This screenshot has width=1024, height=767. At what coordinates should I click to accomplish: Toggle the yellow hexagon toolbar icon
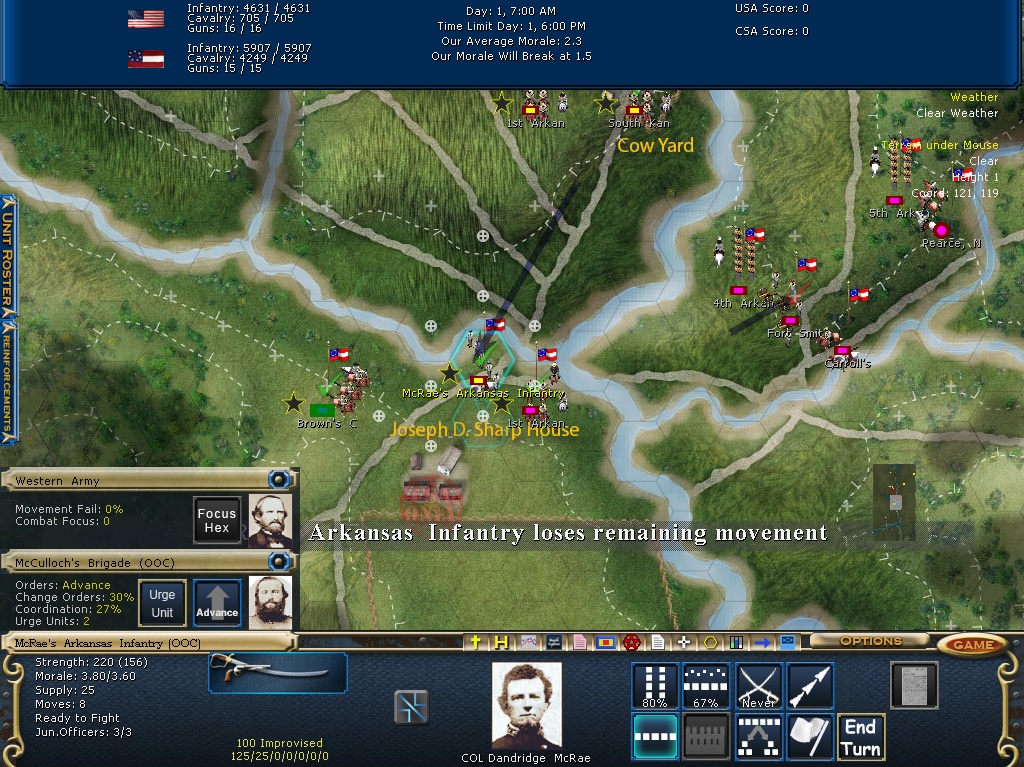pos(710,642)
